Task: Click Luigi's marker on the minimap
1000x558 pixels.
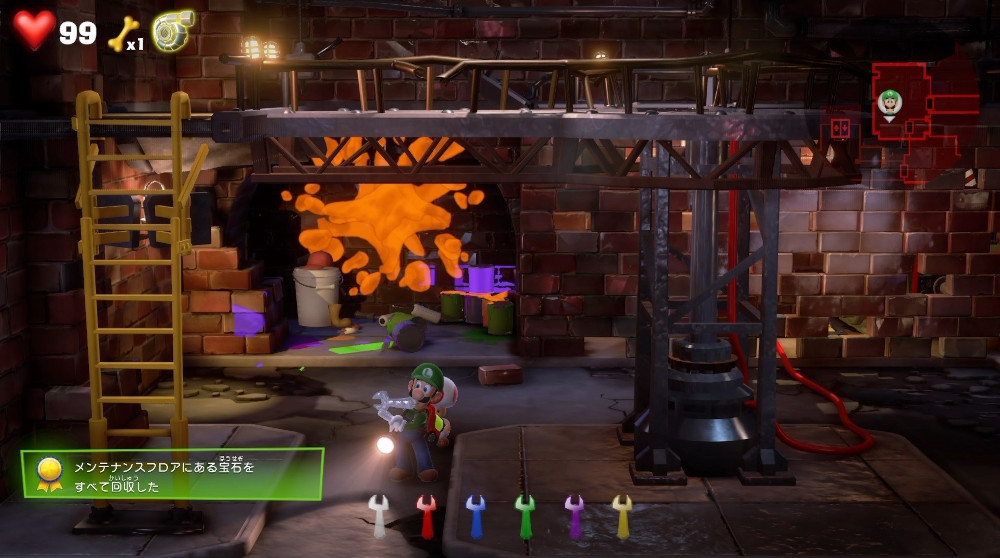Action: pos(889,102)
